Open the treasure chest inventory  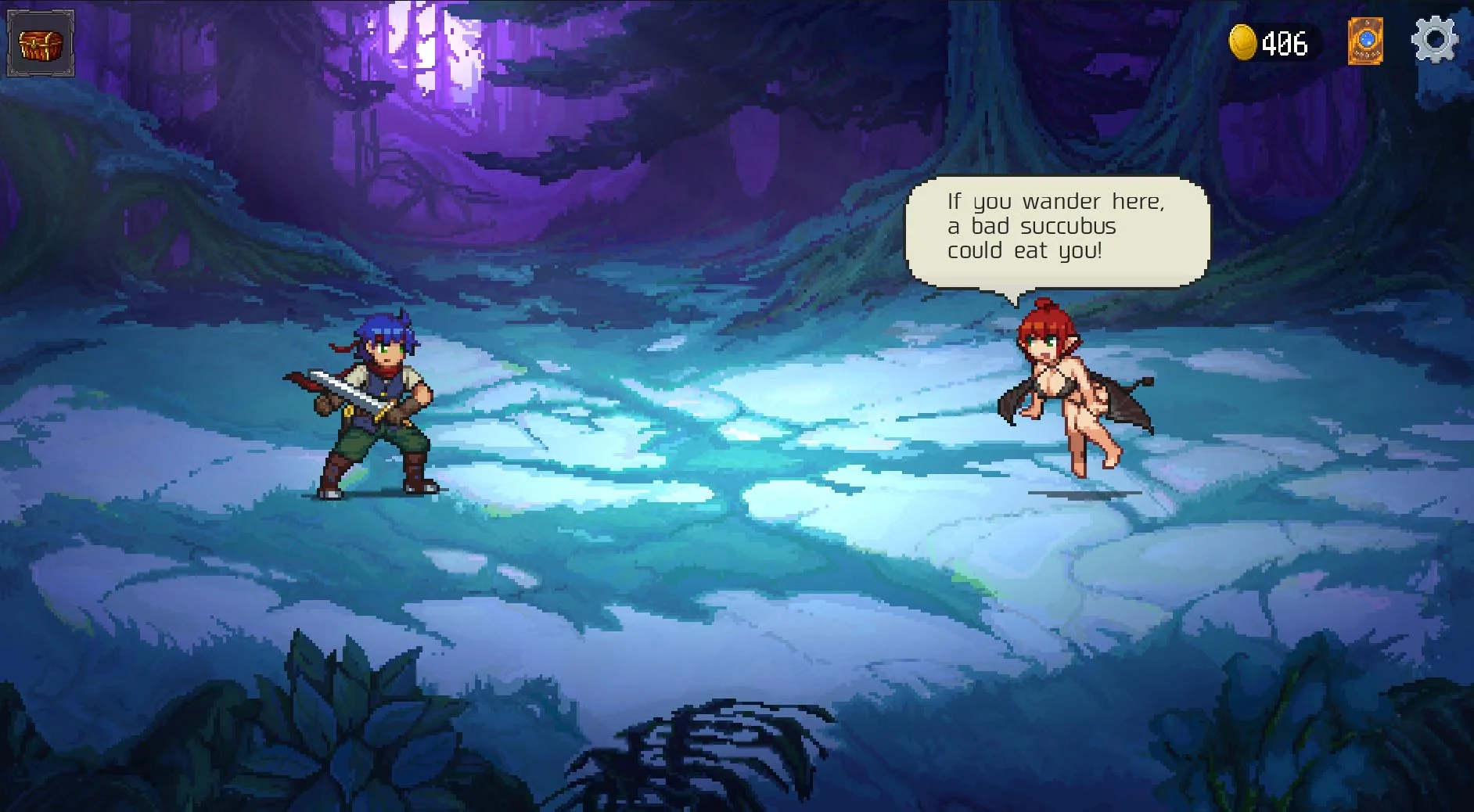[x=41, y=44]
